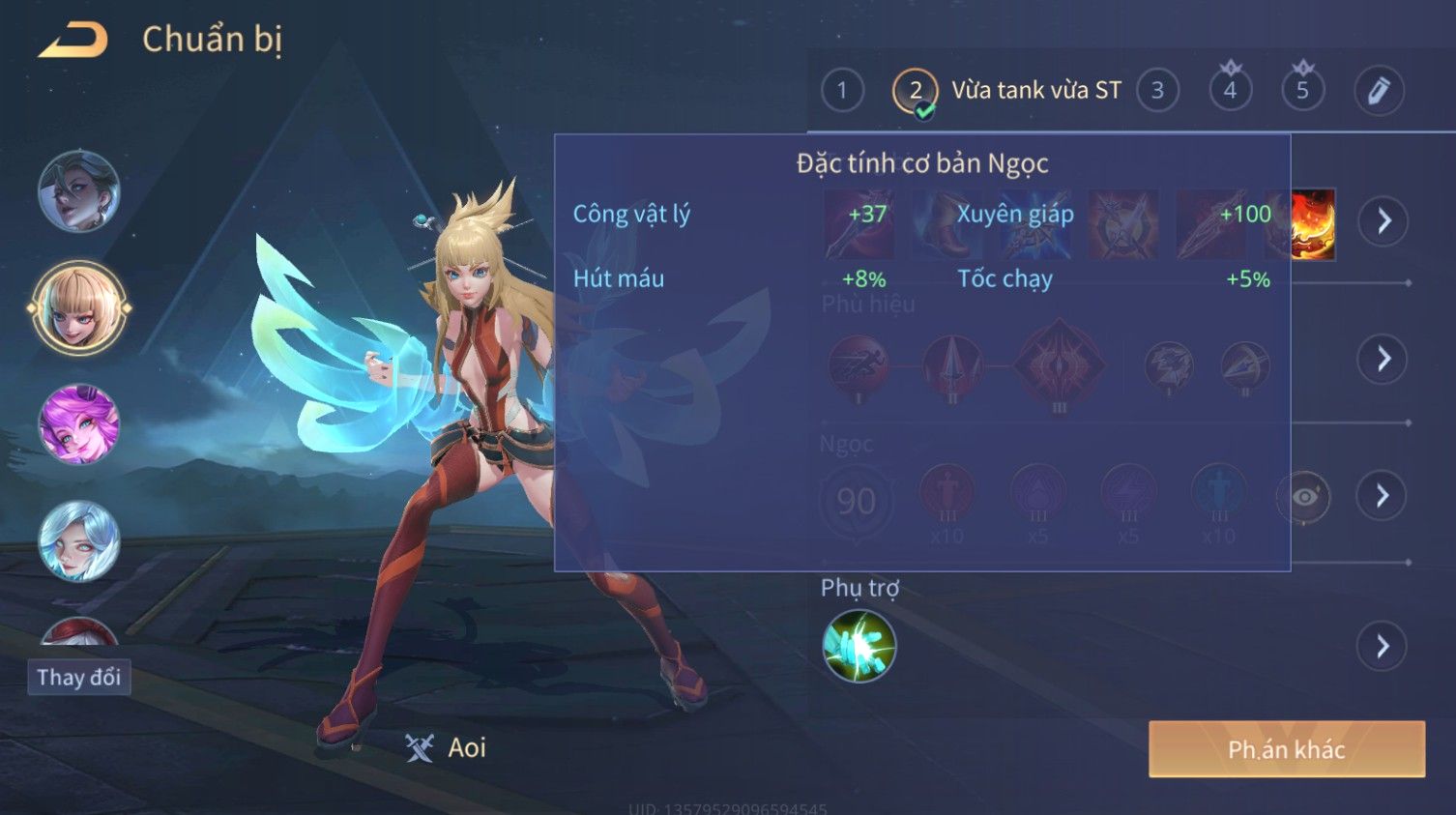Switch to preset tab 5

[1302, 91]
